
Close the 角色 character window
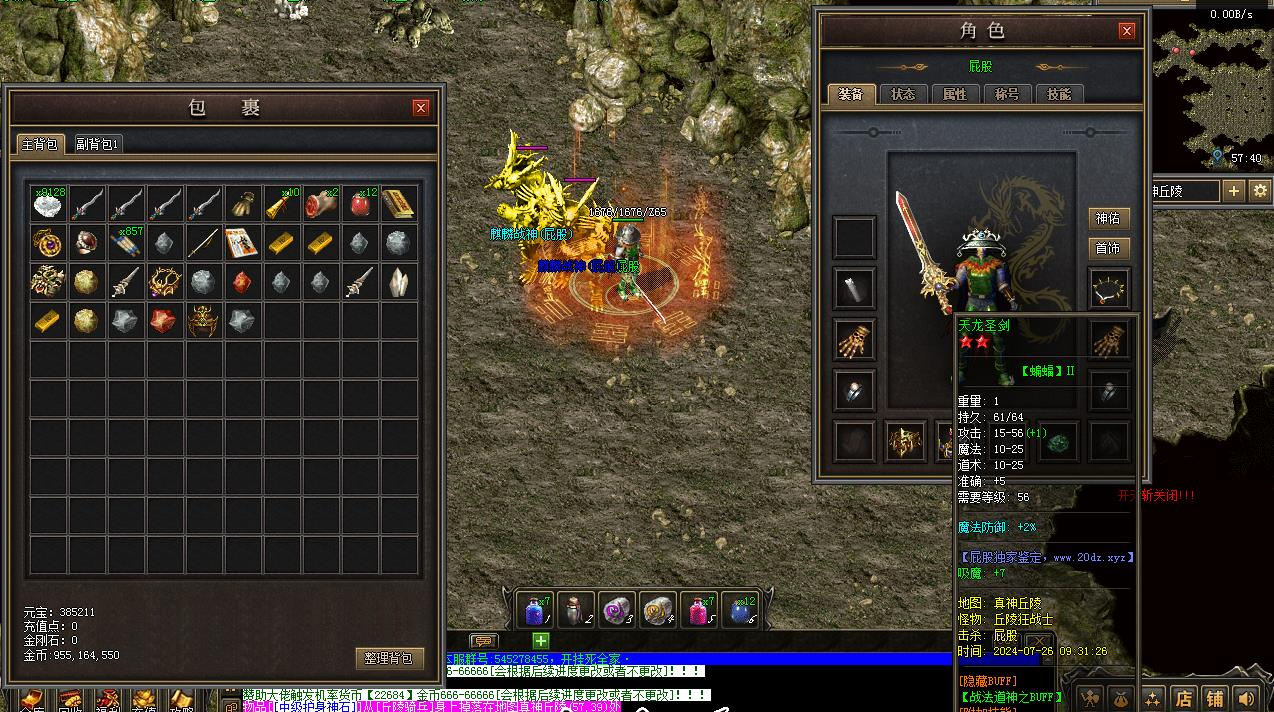tap(1127, 31)
